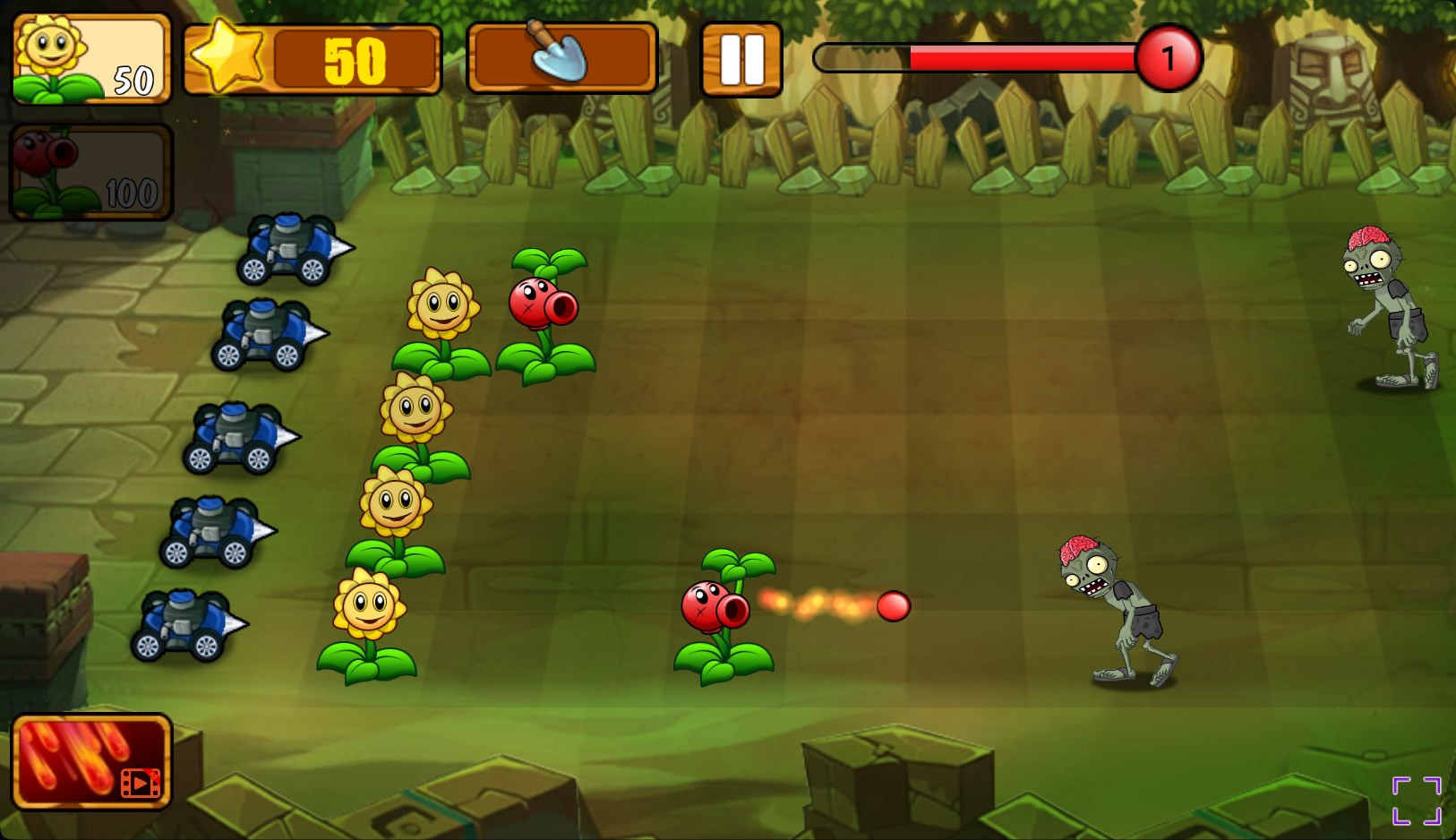Choose the red peashooter card costing 100
Image resolution: width=1456 pixels, height=840 pixels.
tap(90, 172)
